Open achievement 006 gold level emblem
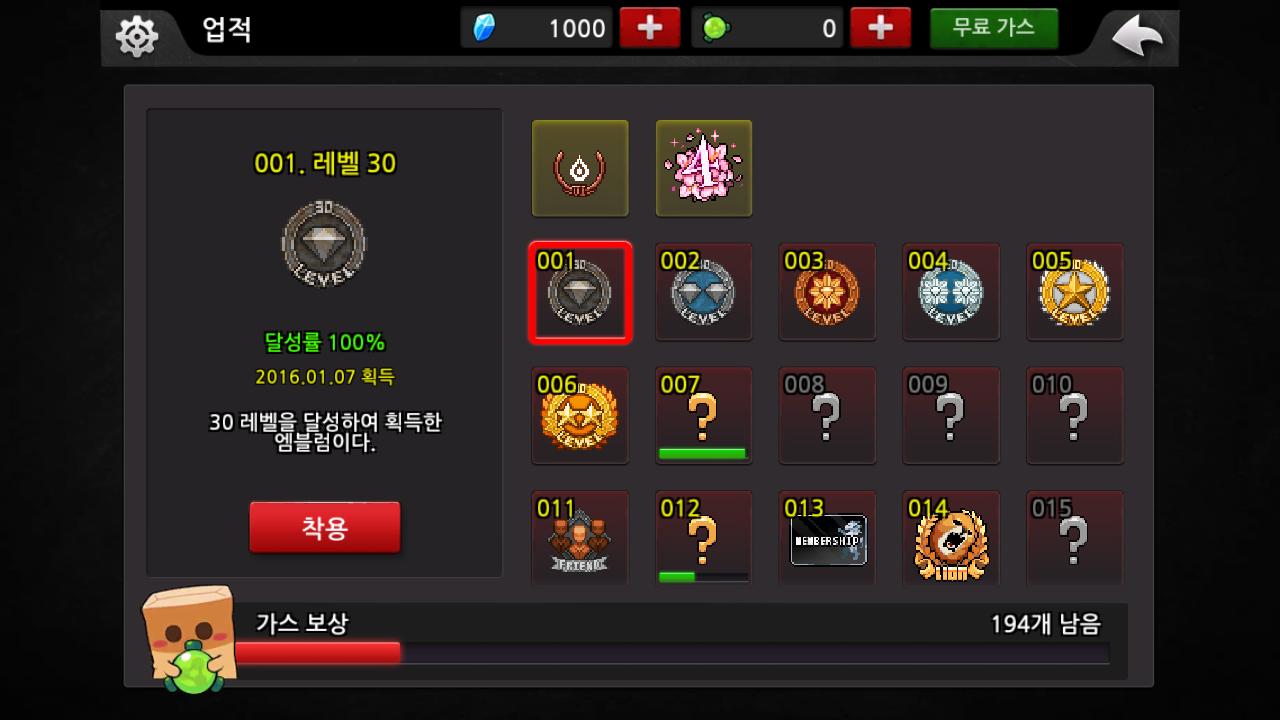Viewport: 1280px width, 720px height. [580, 416]
